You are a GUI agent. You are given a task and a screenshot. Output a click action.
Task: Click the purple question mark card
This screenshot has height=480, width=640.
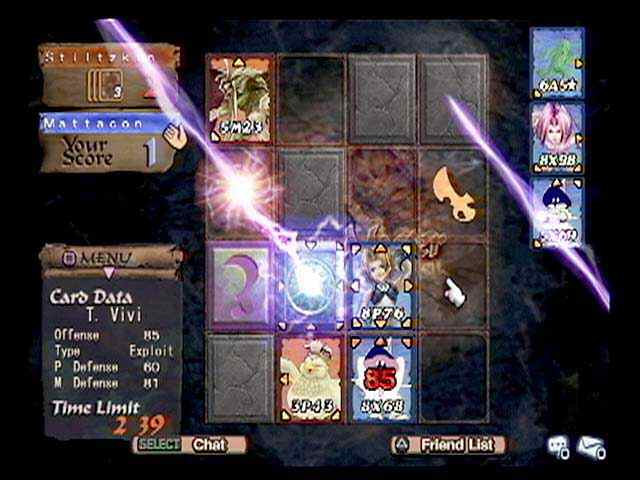coord(240,286)
